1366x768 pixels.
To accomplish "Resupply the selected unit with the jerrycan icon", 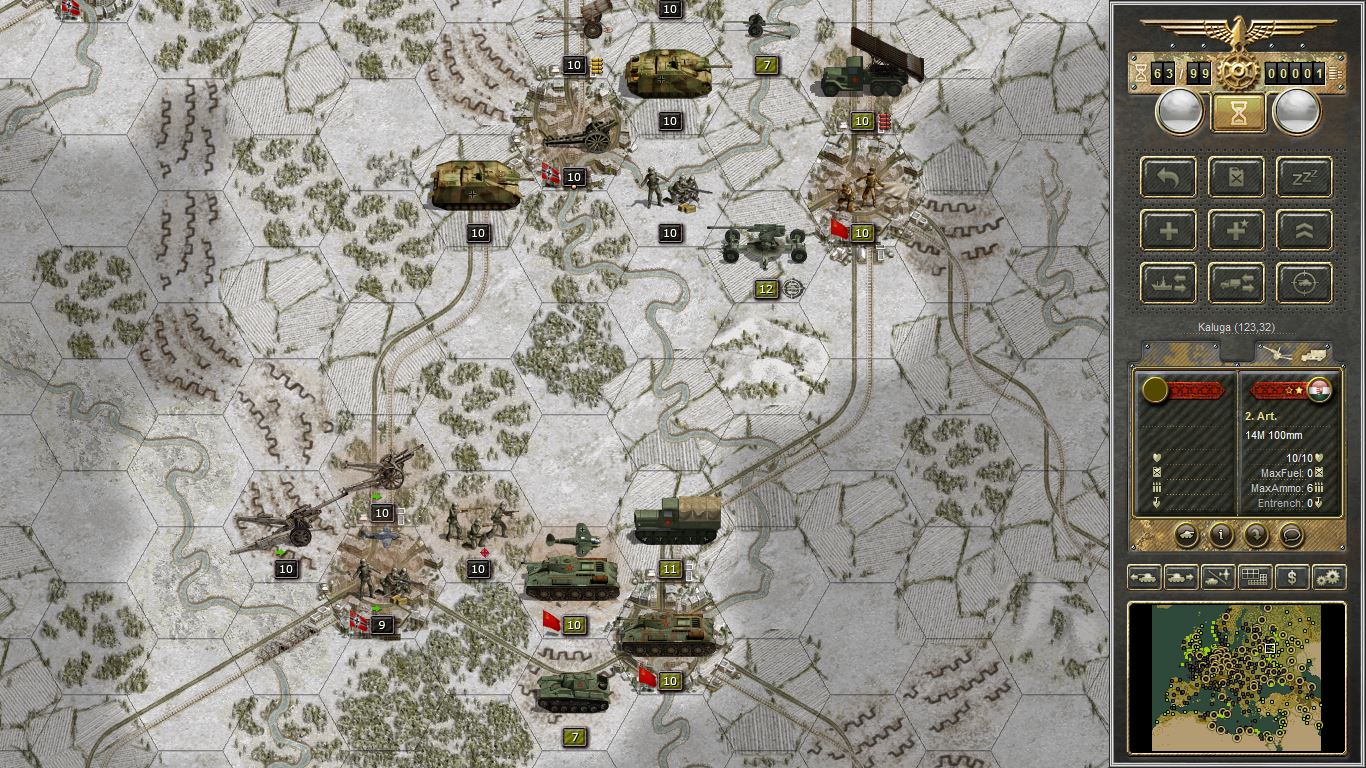I will pyautogui.click(x=1236, y=177).
